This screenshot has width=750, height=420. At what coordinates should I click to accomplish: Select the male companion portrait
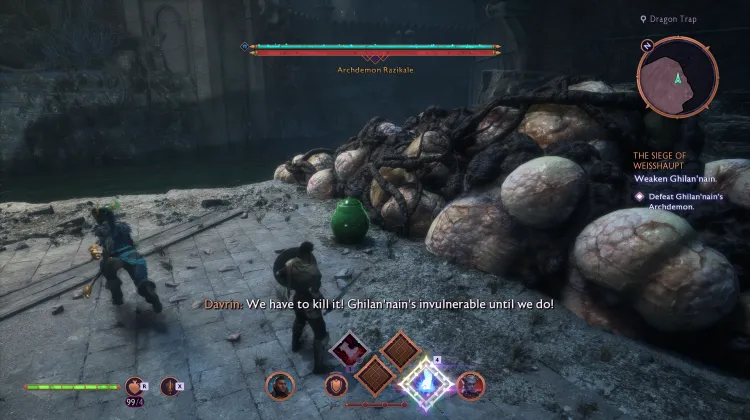[x=279, y=385]
